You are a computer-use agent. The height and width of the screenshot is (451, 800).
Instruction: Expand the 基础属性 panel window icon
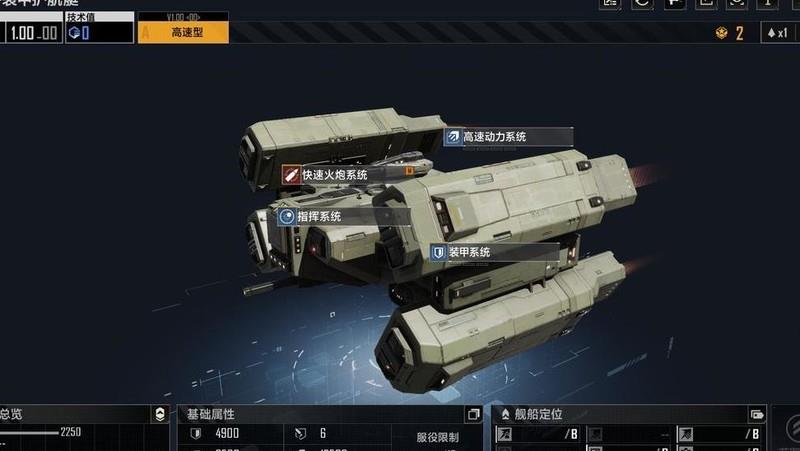tap(473, 414)
